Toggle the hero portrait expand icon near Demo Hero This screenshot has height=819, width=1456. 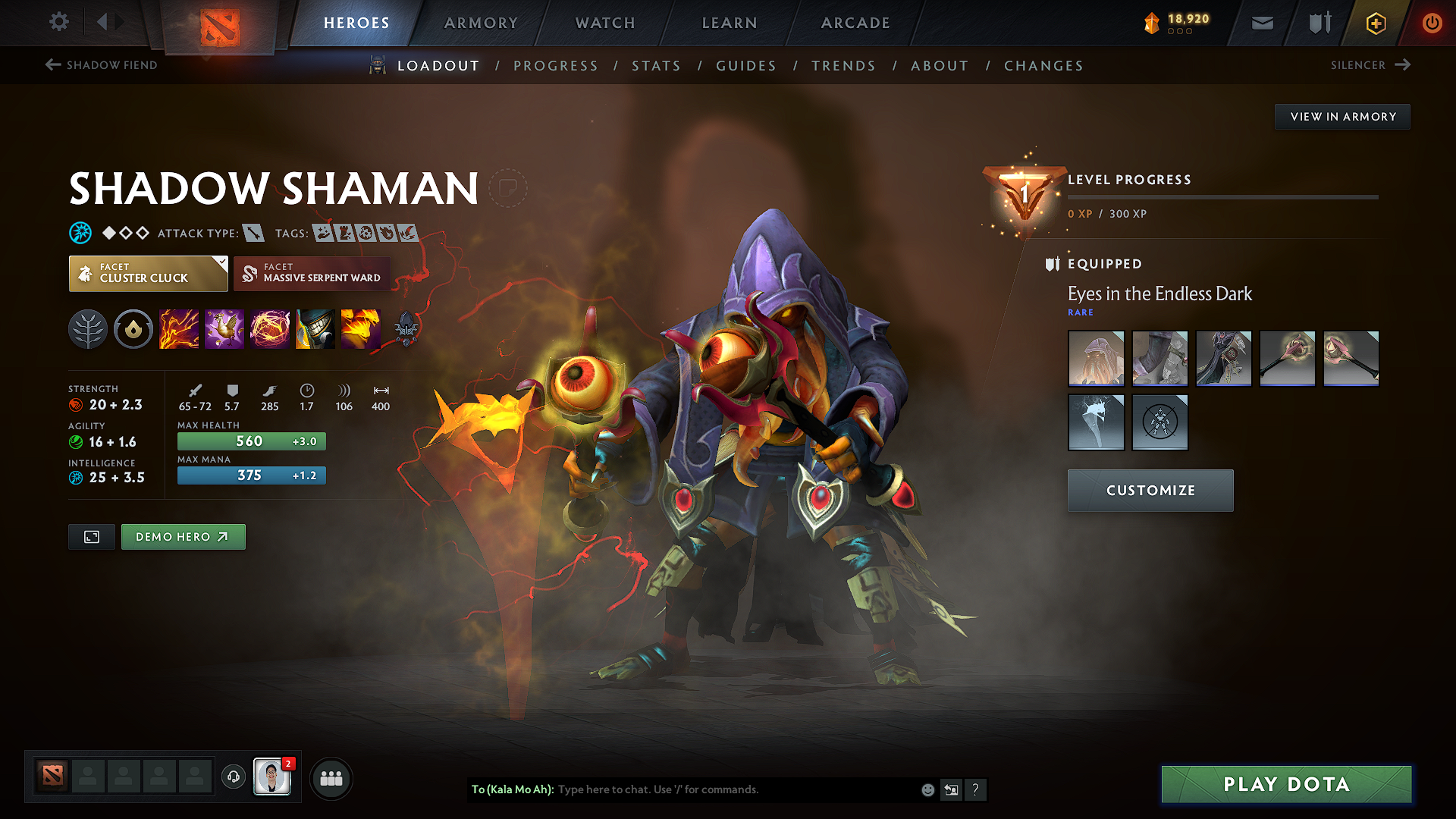(x=91, y=536)
